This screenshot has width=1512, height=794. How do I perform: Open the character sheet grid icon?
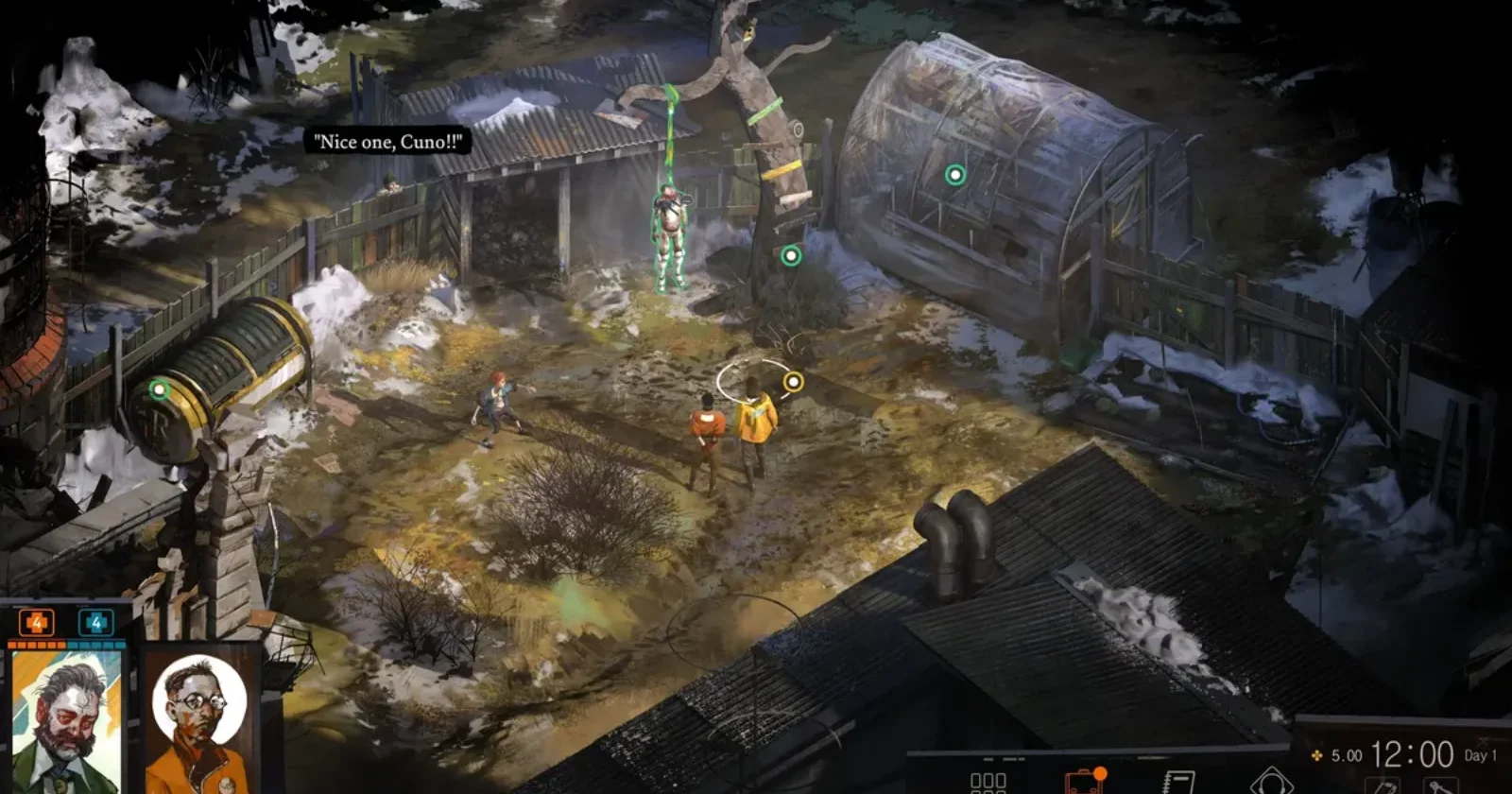tap(988, 782)
